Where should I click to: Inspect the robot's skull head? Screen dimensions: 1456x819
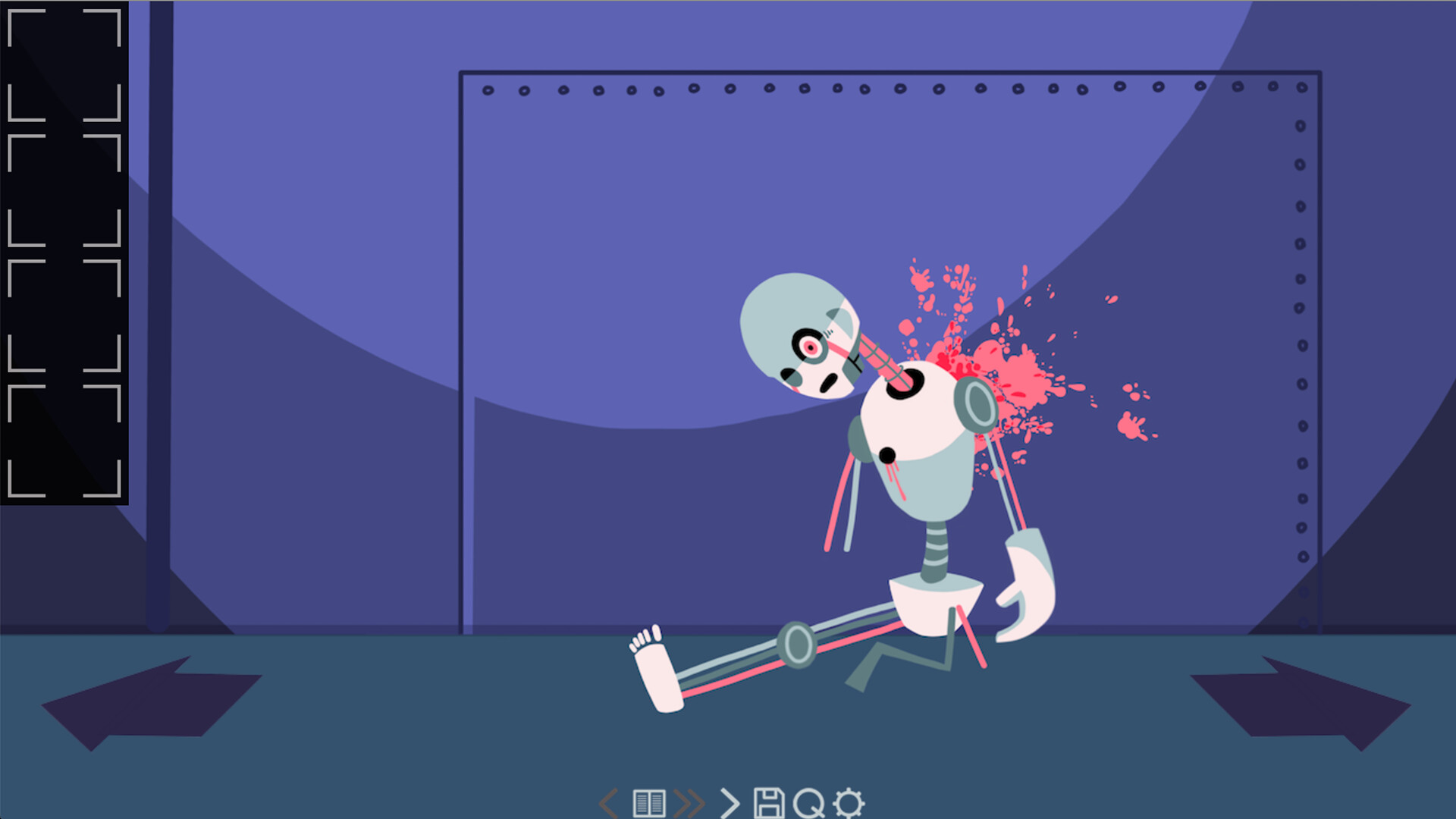click(x=800, y=334)
